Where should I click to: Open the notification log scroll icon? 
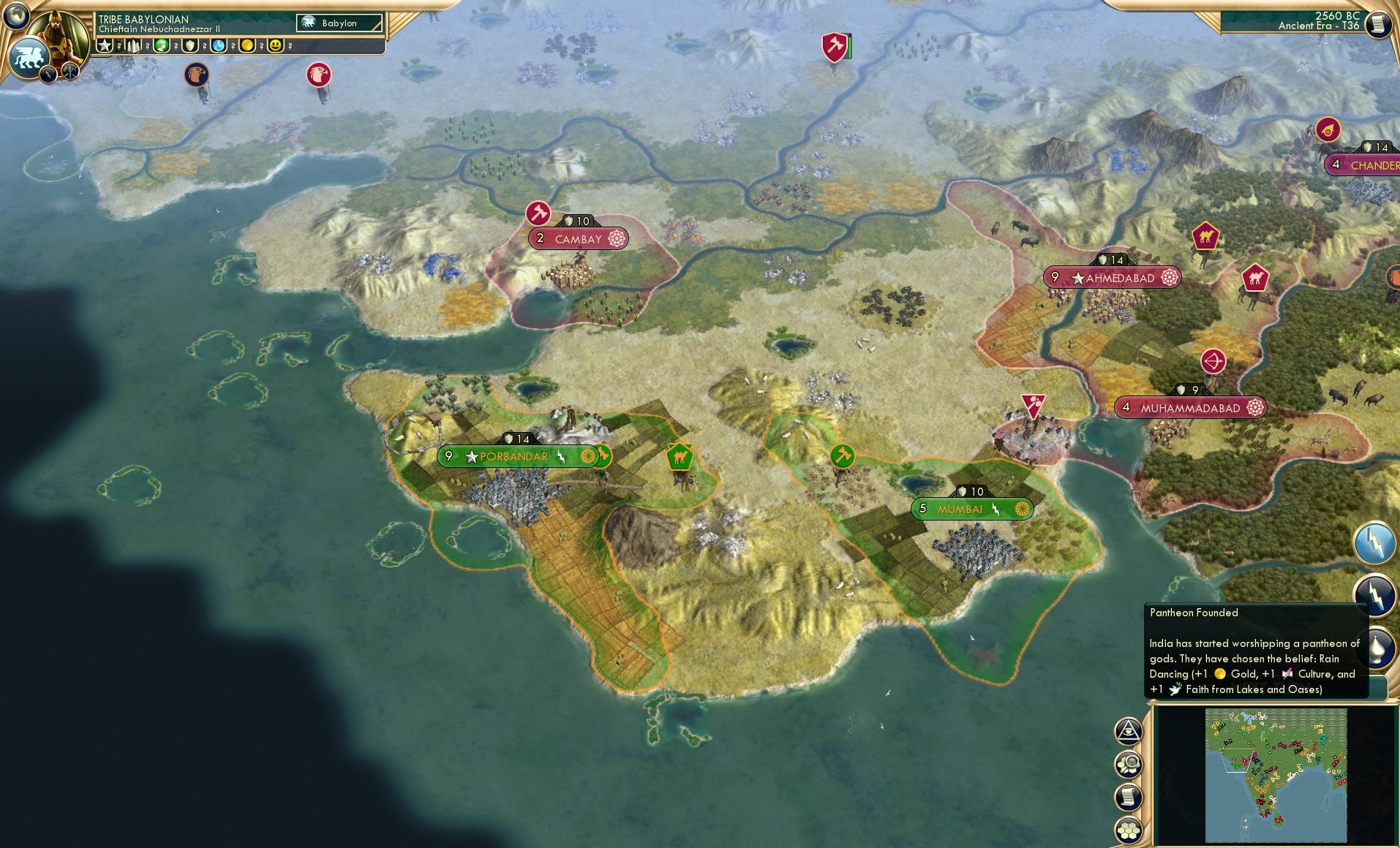click(x=1126, y=798)
